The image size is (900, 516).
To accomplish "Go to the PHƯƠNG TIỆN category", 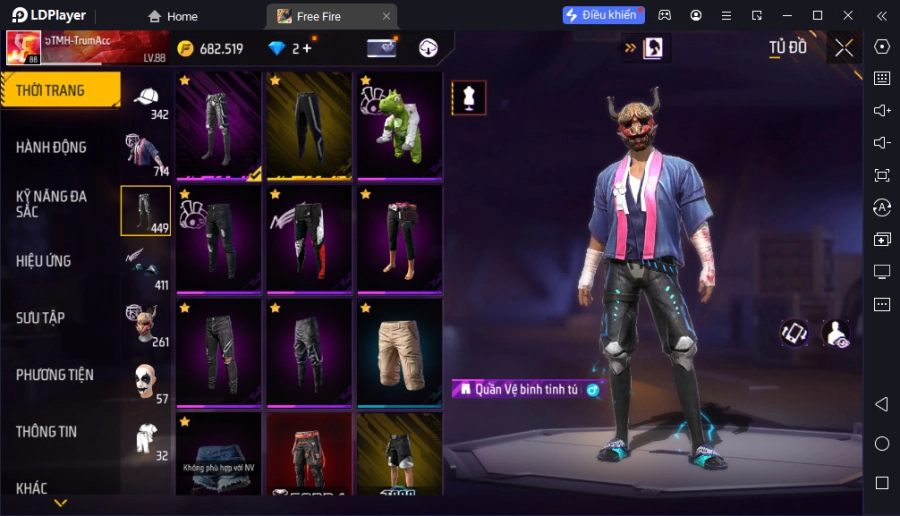I will pos(54,375).
